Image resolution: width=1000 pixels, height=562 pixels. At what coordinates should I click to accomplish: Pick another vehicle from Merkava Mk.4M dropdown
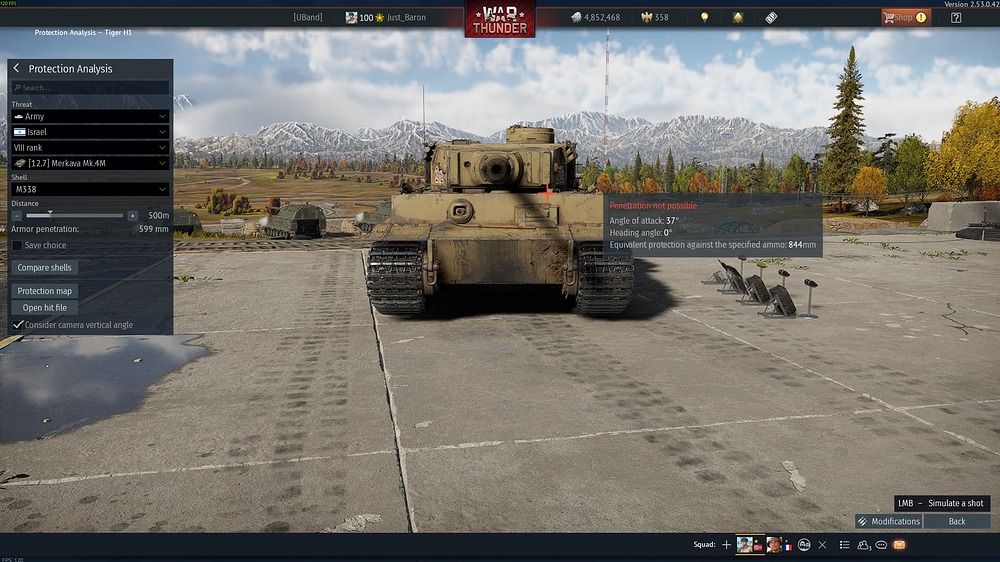[90, 163]
